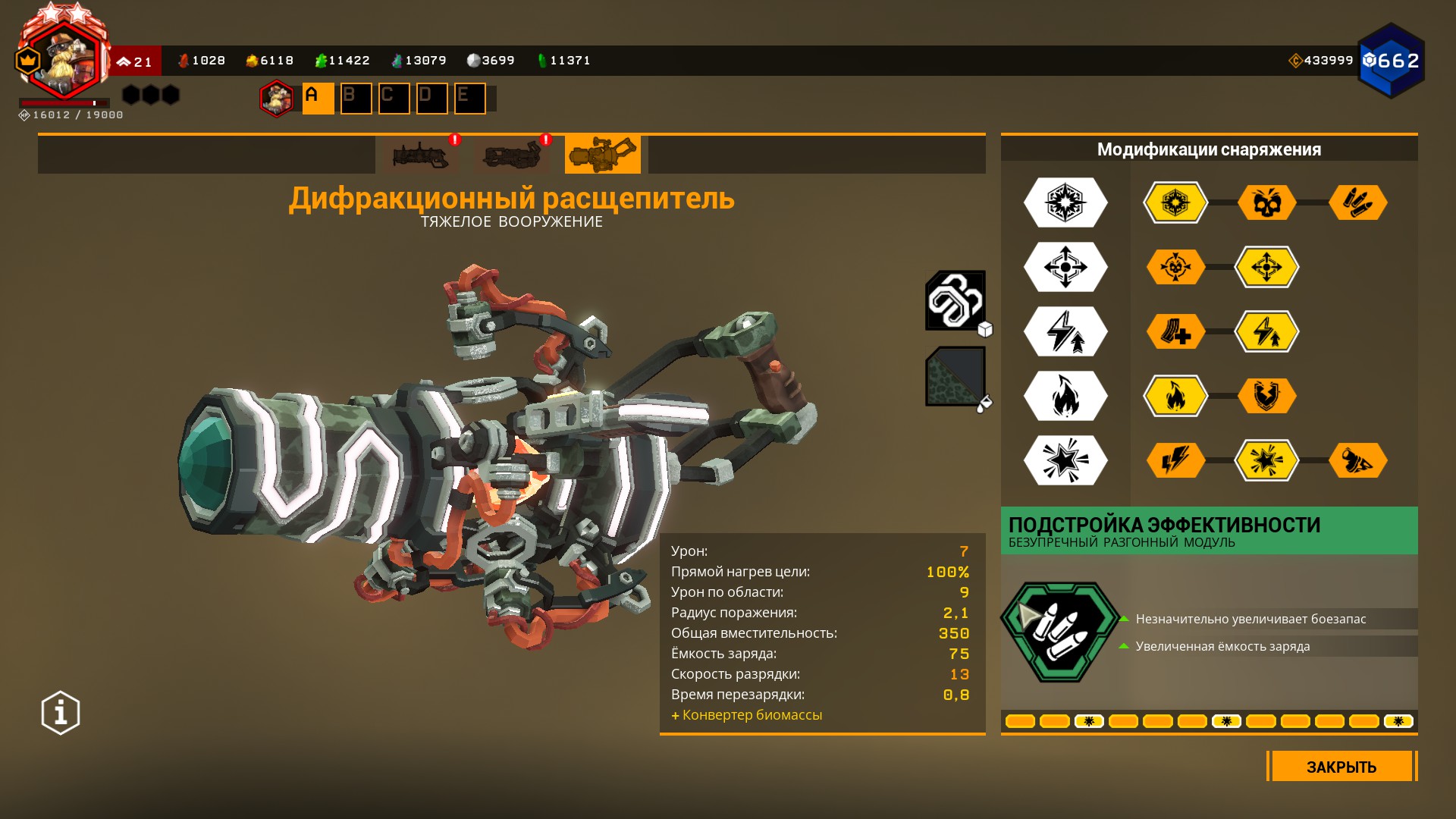Select the skull tier-one modification
The width and height of the screenshot is (1456, 819).
coord(1266,202)
